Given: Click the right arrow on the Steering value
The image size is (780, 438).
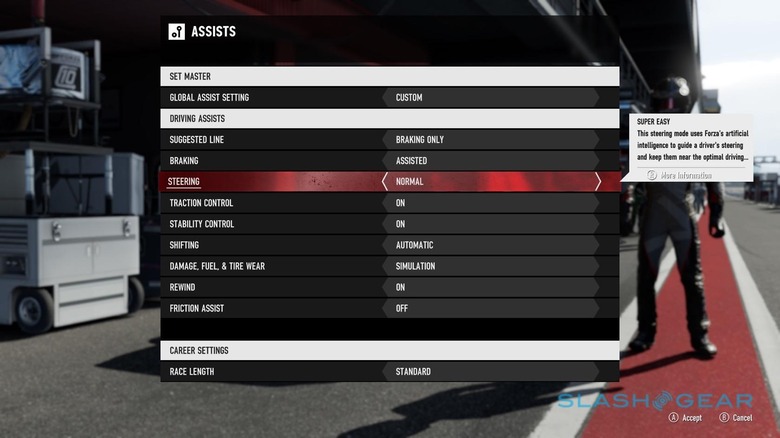Looking at the screenshot, I should tap(598, 182).
